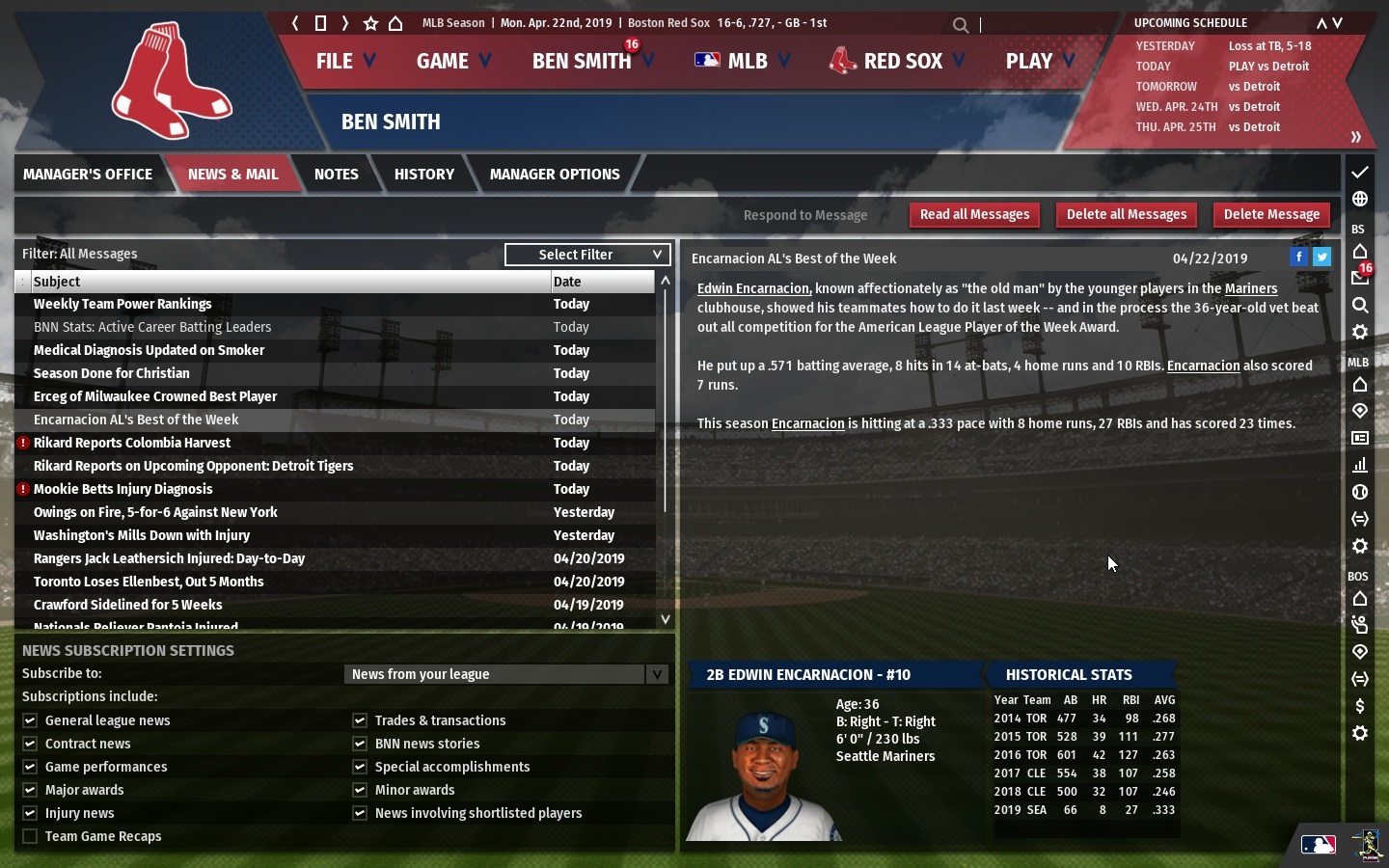Open the trades screen under the MLB section
The width and height of the screenshot is (1389, 868).
pos(1360,519)
